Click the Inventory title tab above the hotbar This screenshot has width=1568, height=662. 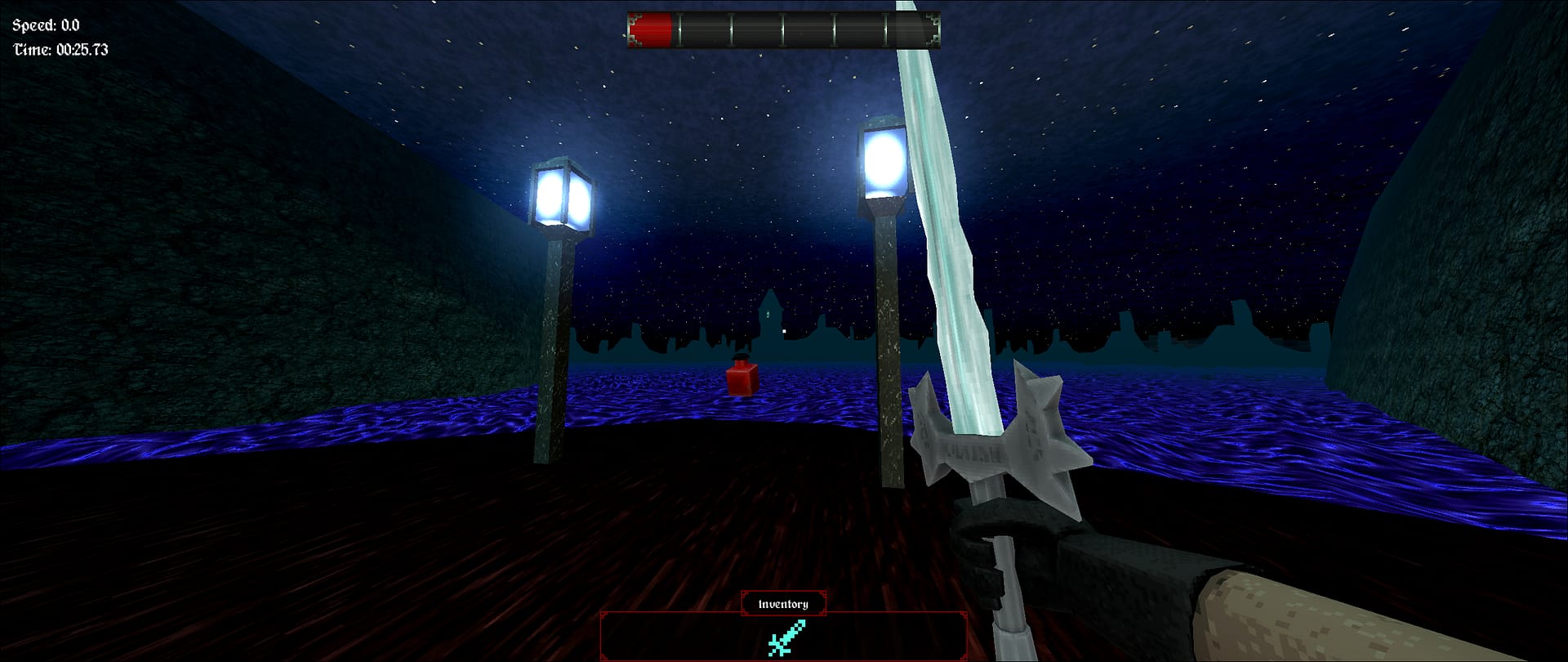pos(782,604)
